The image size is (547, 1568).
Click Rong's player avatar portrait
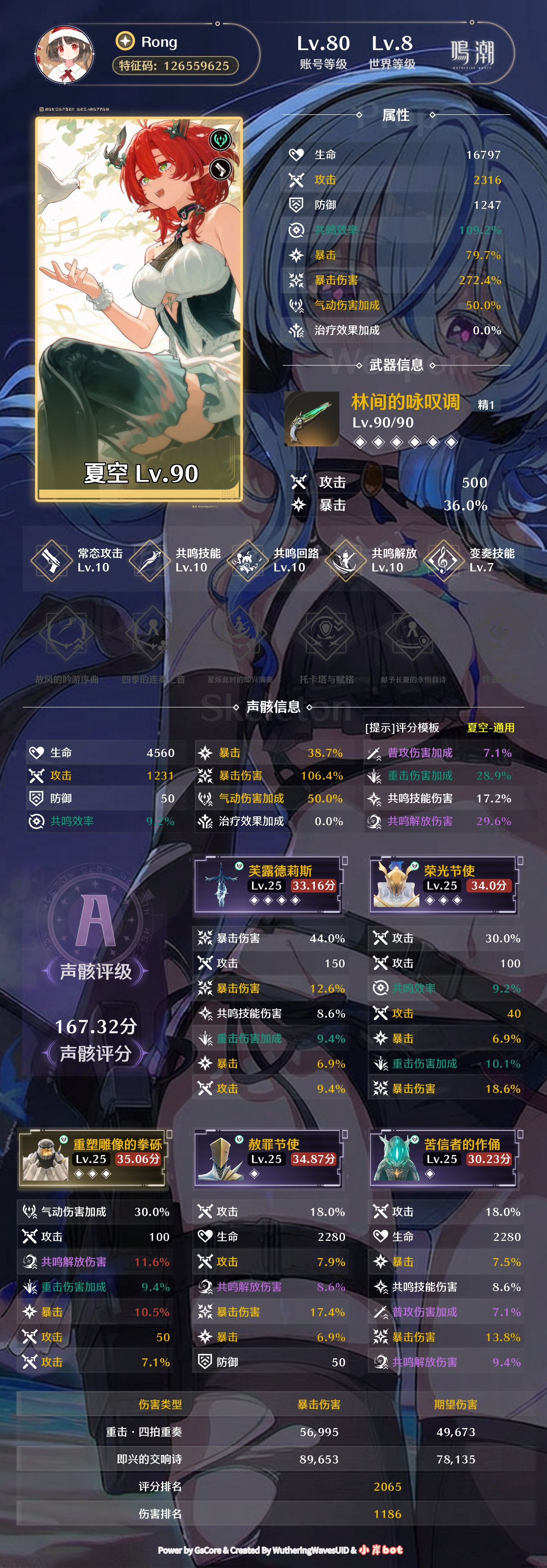pos(64,55)
